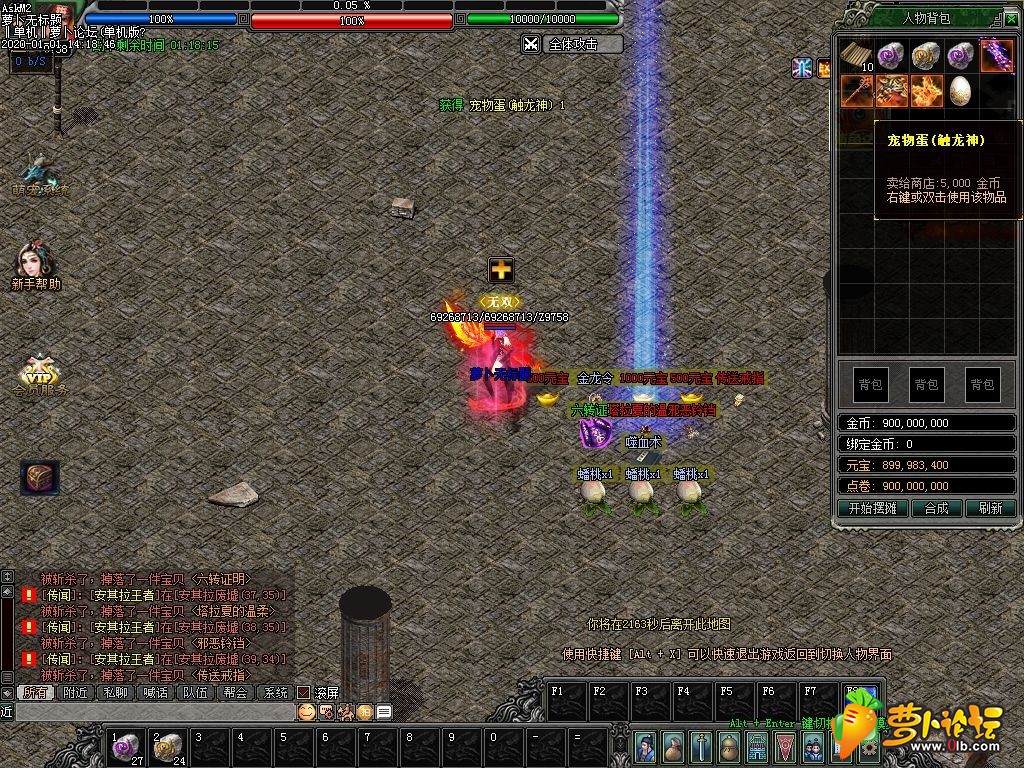The image size is (1024, 768).
Task: Open the character portrait menu icon
Action: 647,746
